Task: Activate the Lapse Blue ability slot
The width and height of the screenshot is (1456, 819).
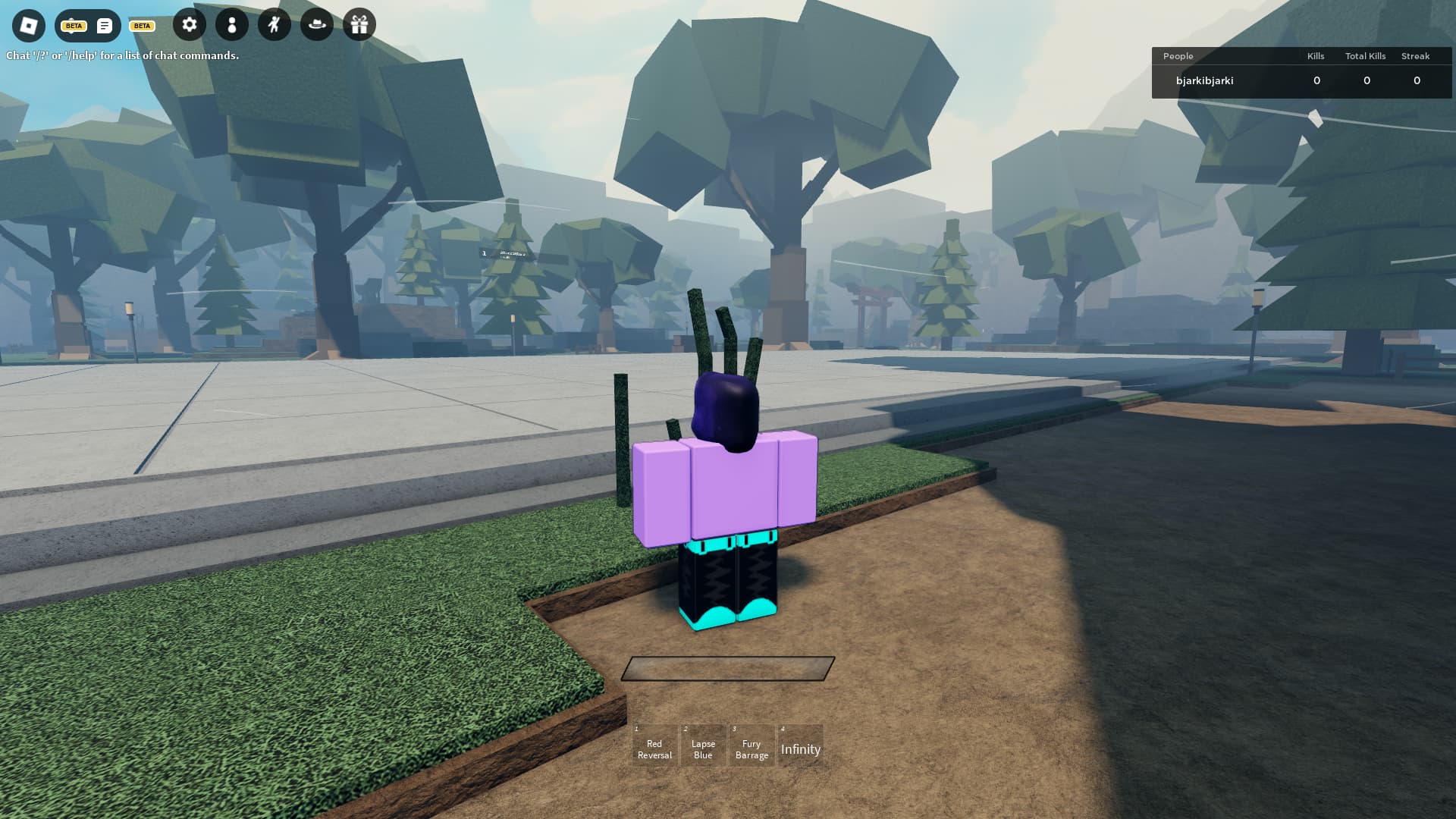Action: click(x=702, y=745)
